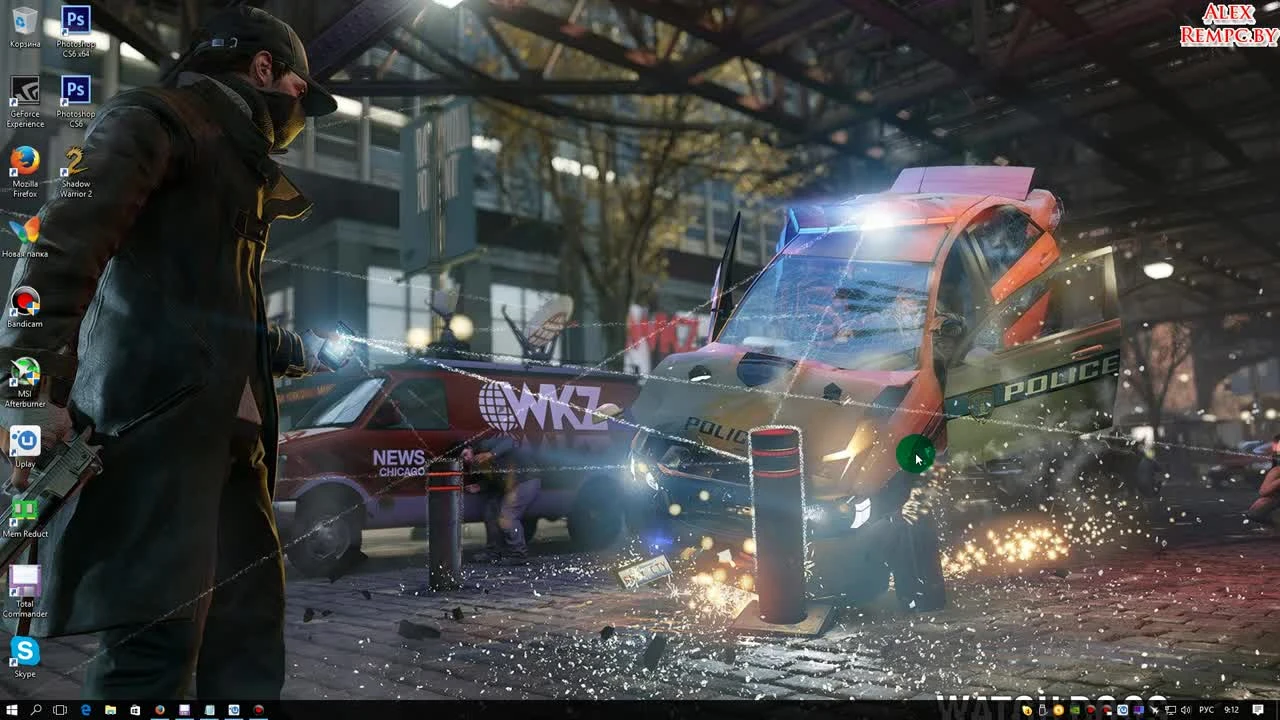Open Task View

coord(60,711)
